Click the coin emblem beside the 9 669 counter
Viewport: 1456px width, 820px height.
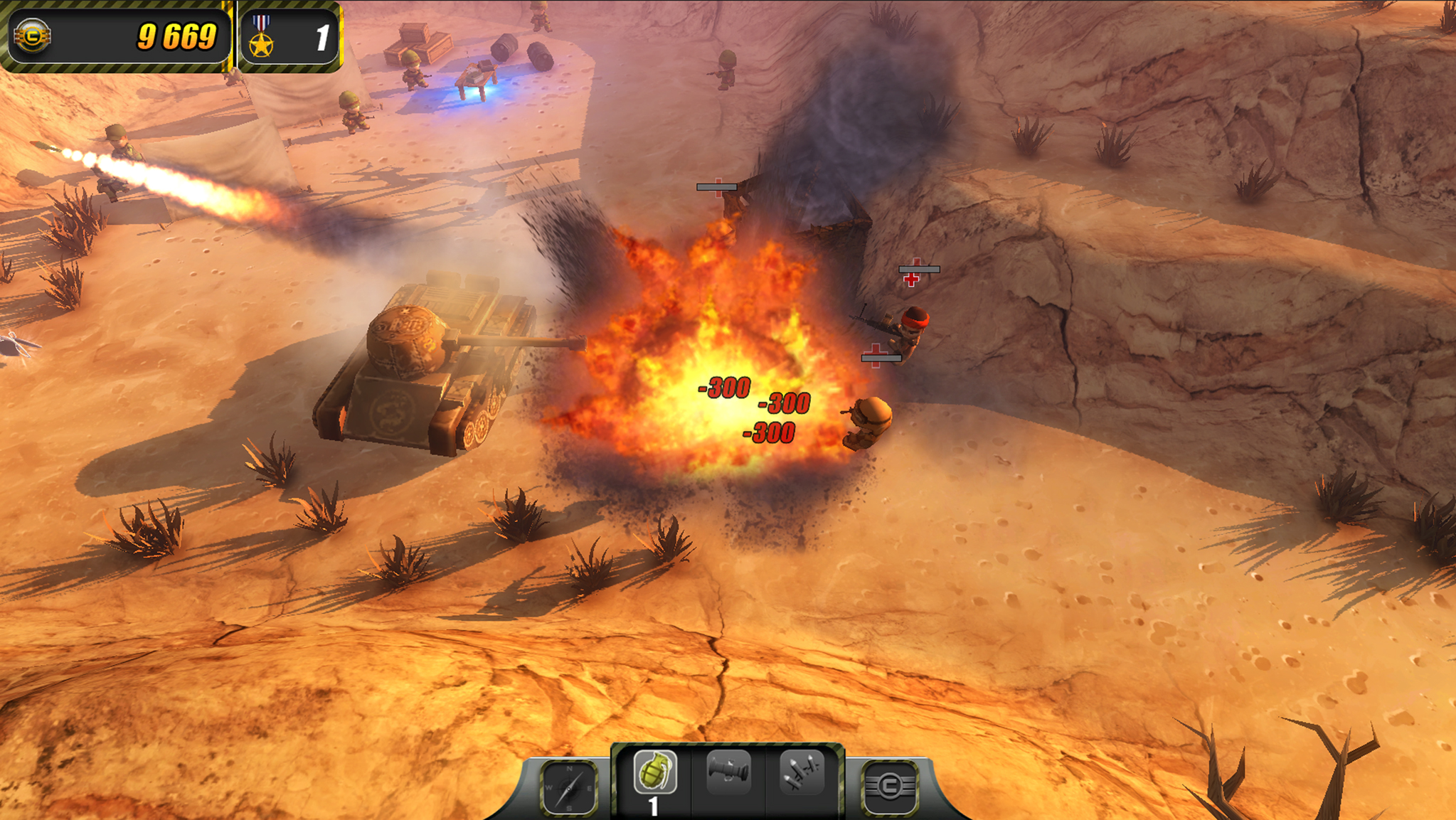point(33,34)
